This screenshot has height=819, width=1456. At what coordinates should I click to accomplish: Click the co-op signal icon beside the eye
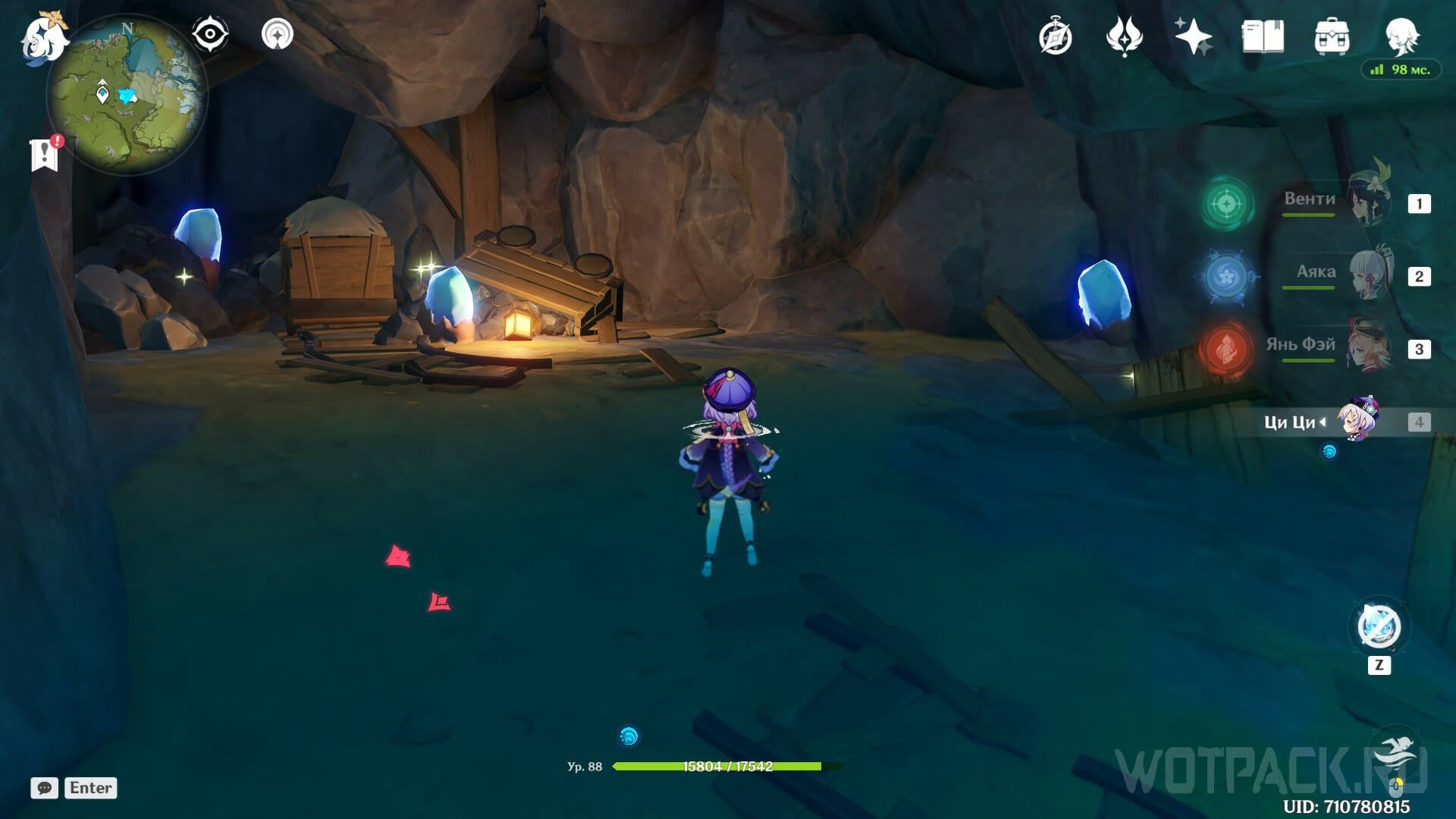[x=277, y=34]
